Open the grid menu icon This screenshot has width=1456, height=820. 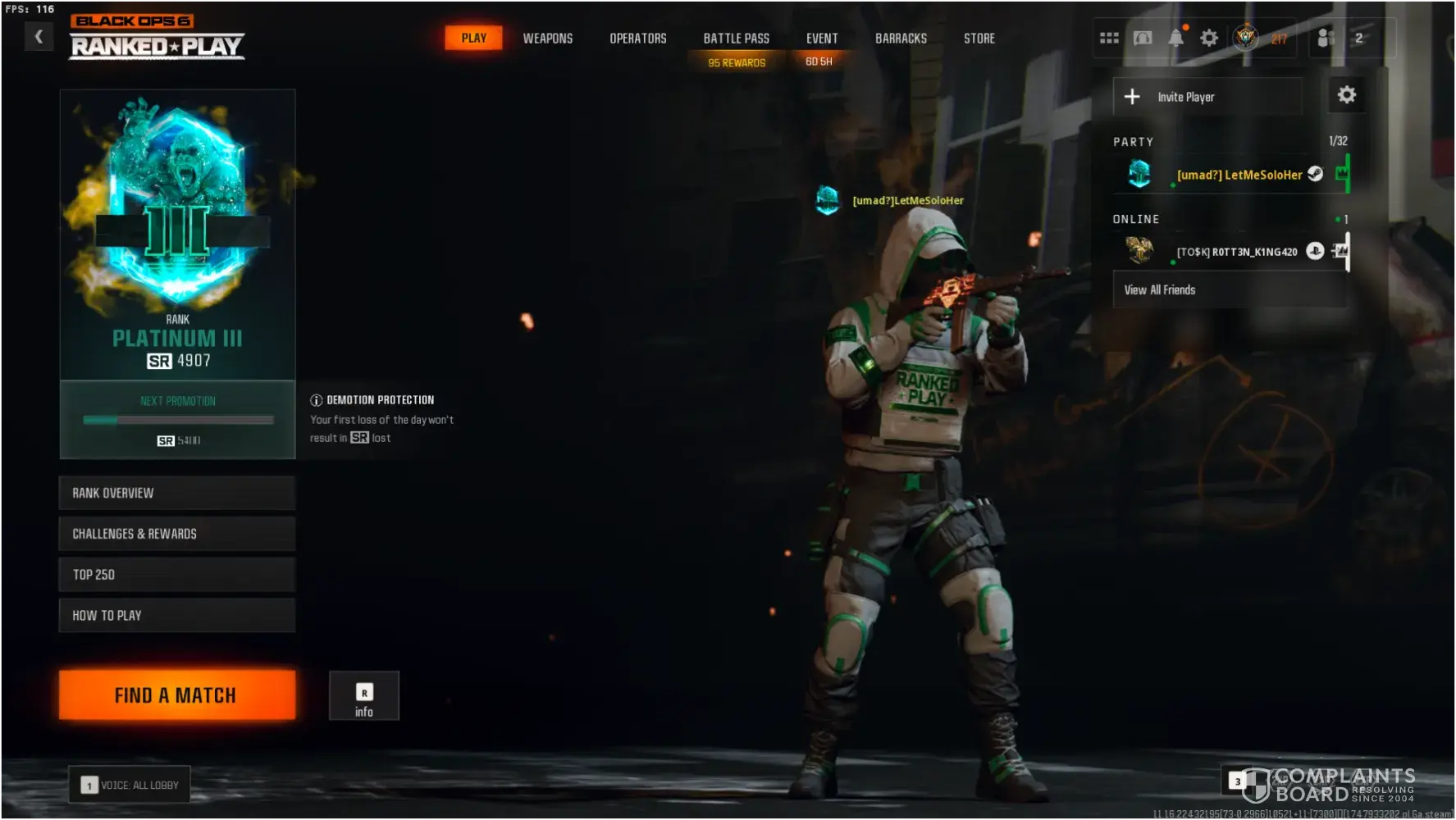point(1109,38)
